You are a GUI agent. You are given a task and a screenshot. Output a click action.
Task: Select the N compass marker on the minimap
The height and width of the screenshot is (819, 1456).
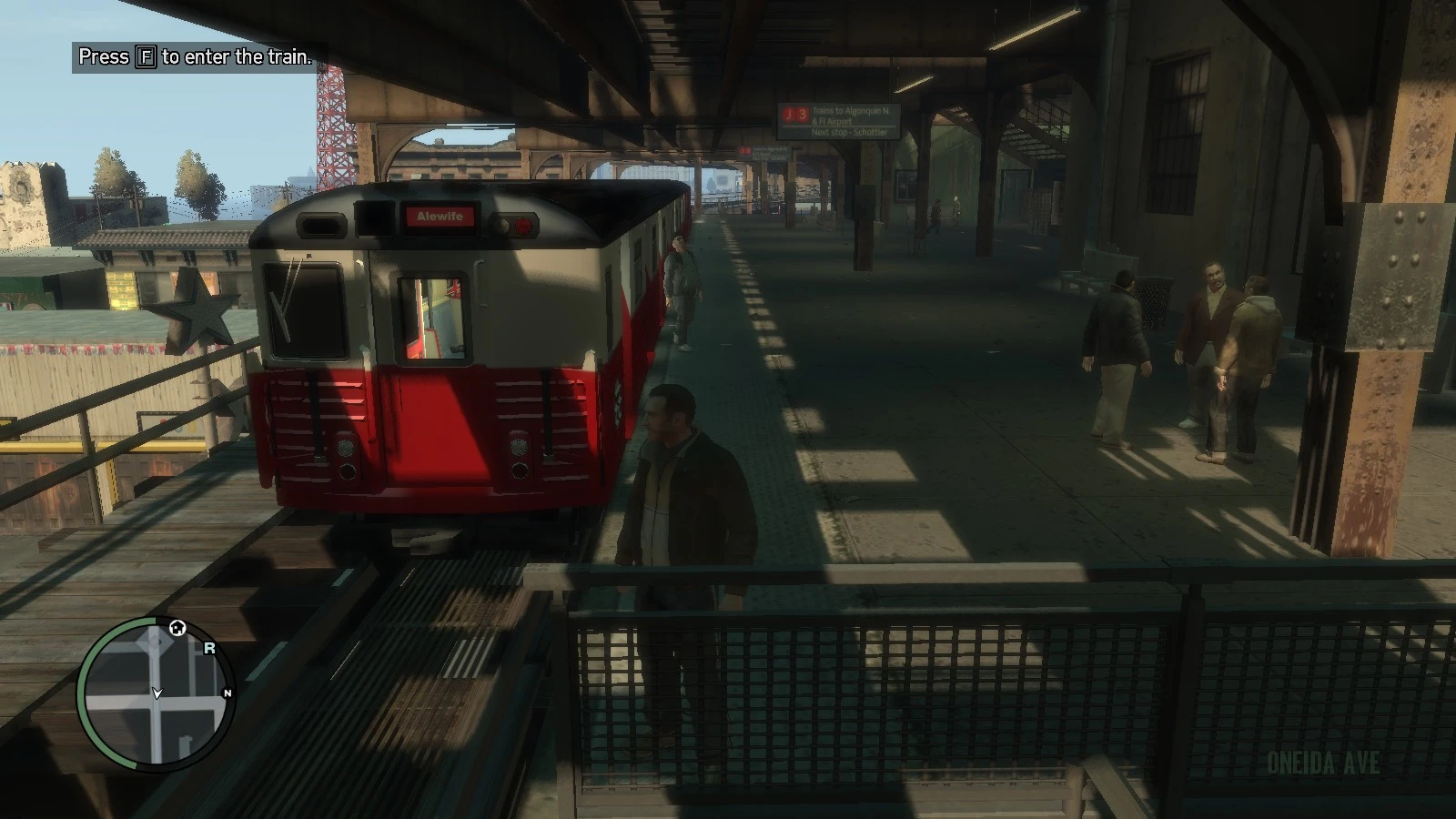[x=227, y=693]
